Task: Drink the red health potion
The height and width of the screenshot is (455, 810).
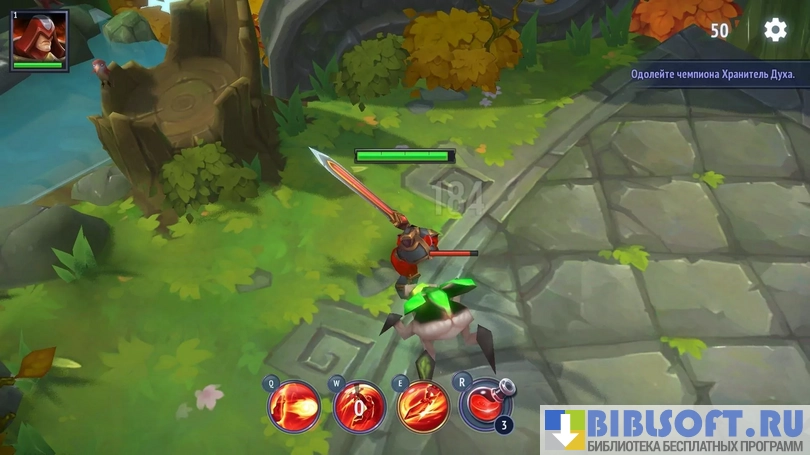Action: (x=485, y=404)
